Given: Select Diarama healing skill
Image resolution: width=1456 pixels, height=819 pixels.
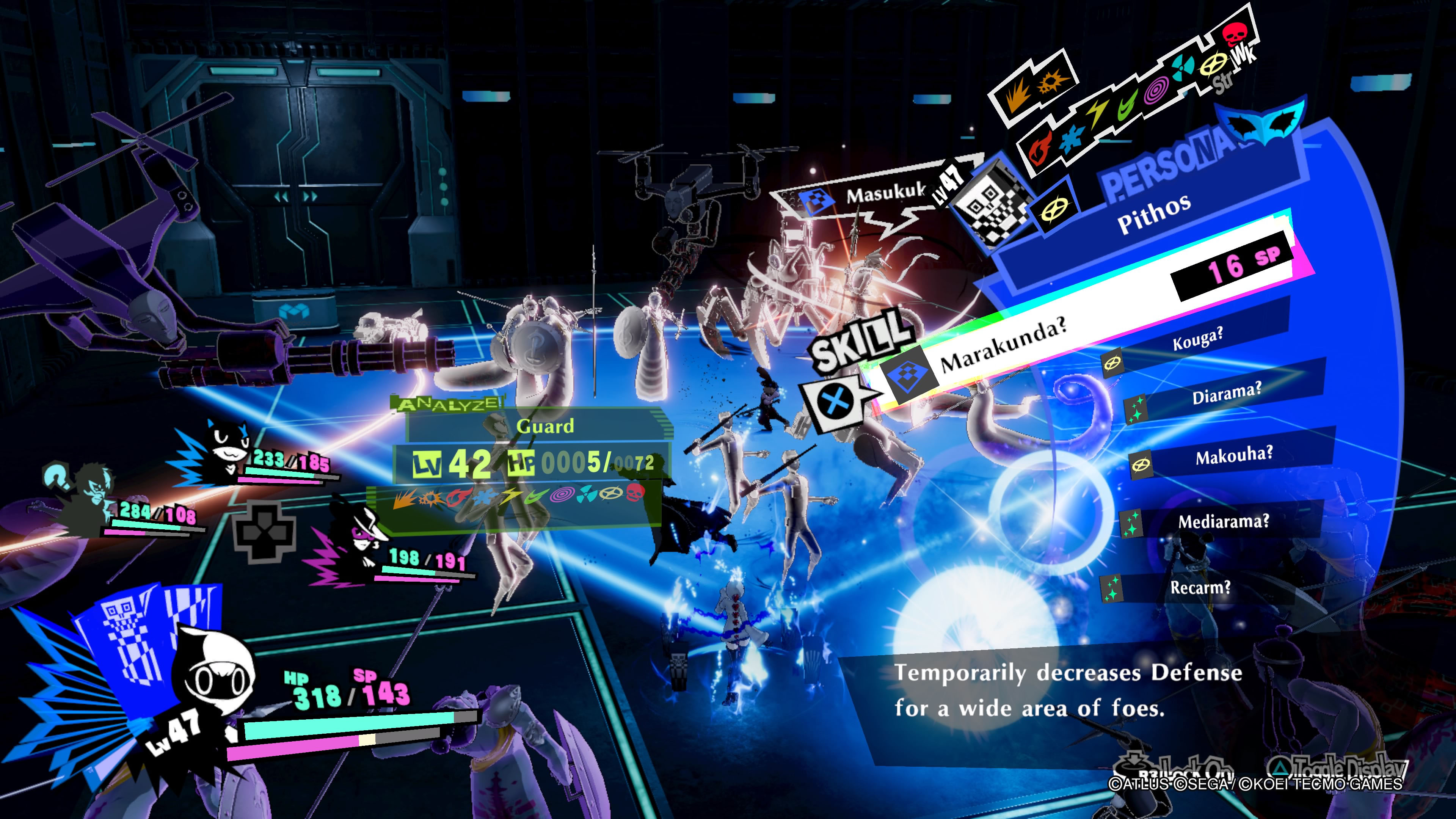Looking at the screenshot, I should tap(1226, 394).
